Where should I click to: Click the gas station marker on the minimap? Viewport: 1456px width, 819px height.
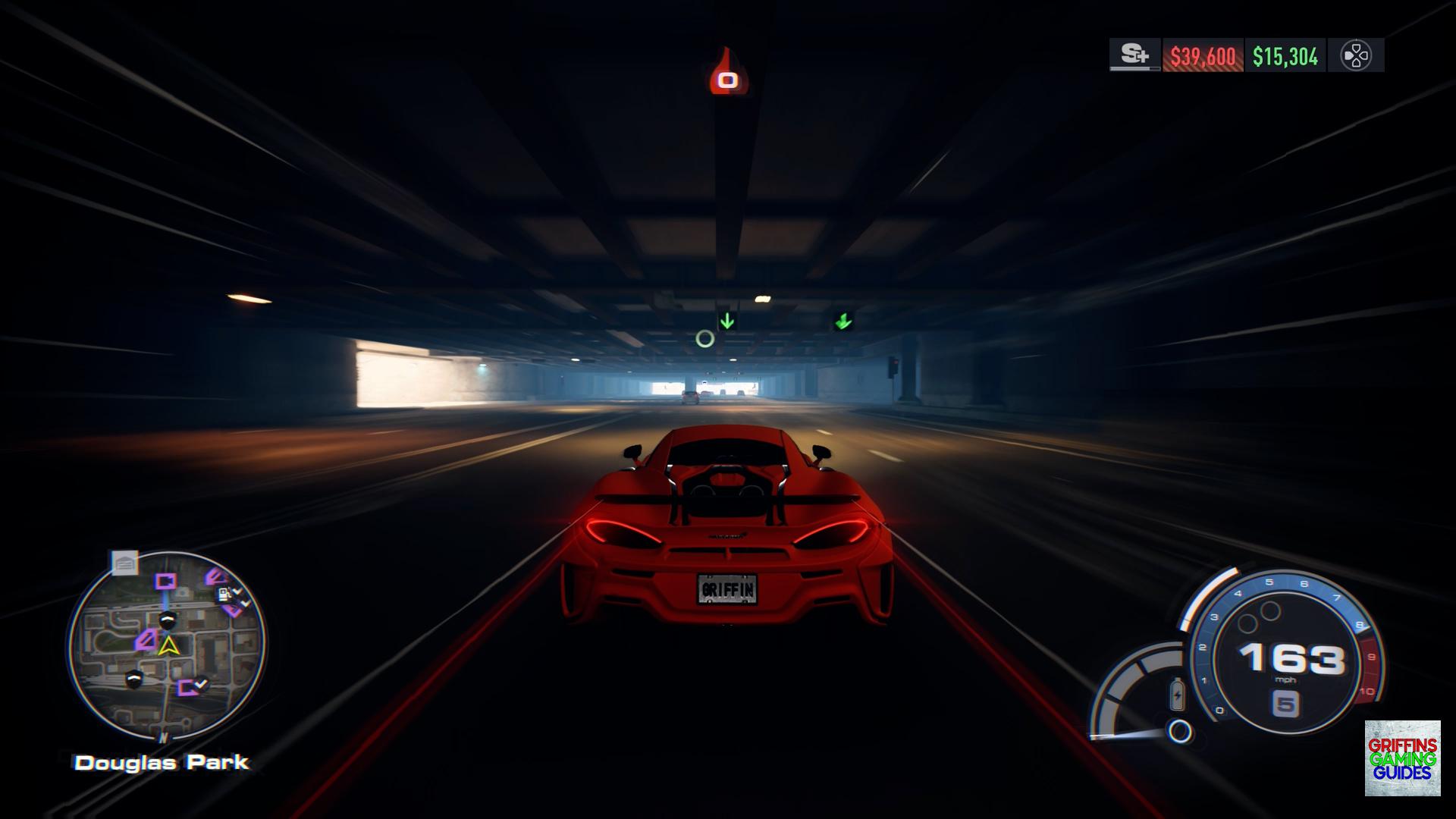point(224,594)
